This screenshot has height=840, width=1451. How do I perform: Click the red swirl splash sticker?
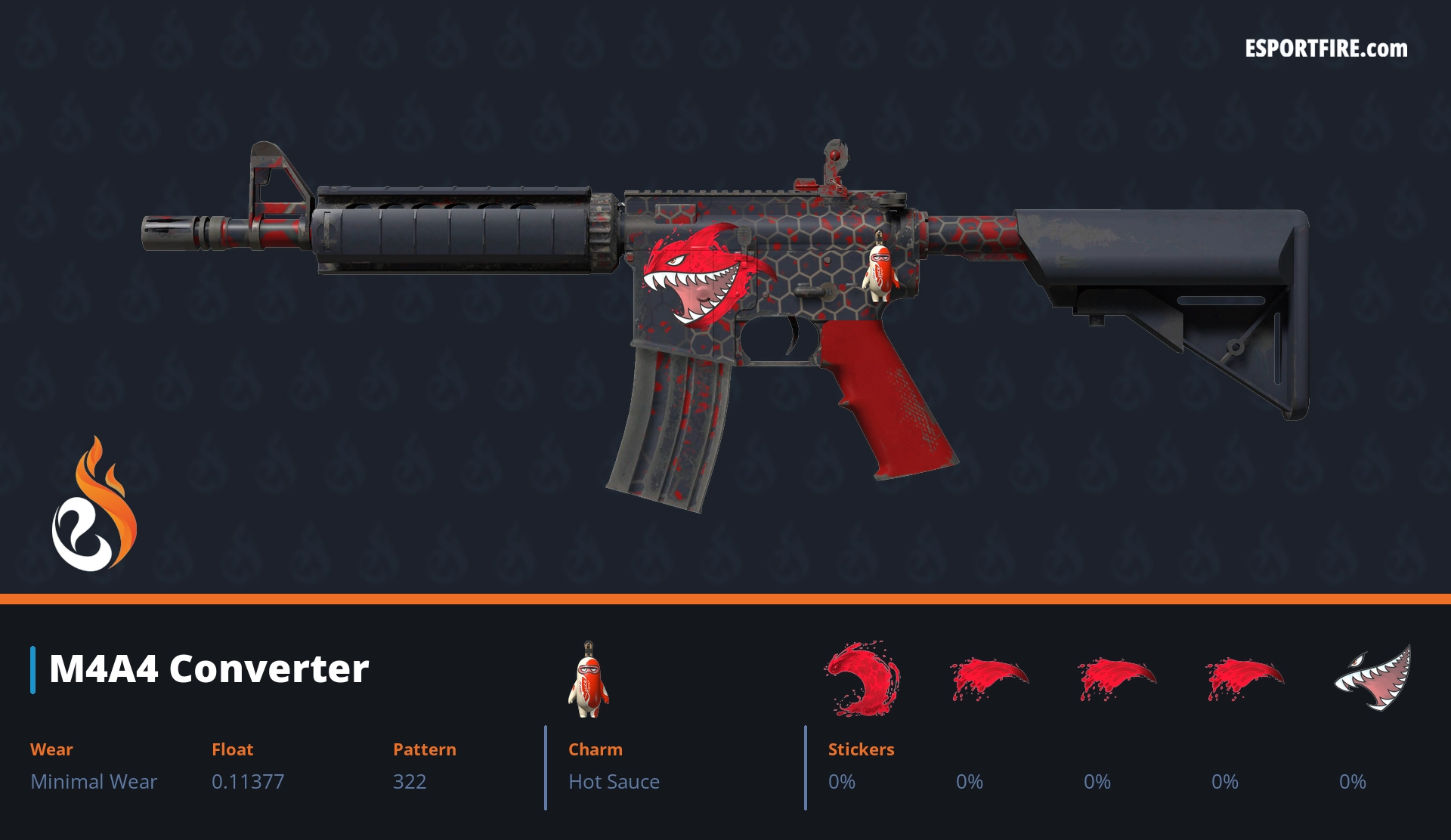click(862, 678)
